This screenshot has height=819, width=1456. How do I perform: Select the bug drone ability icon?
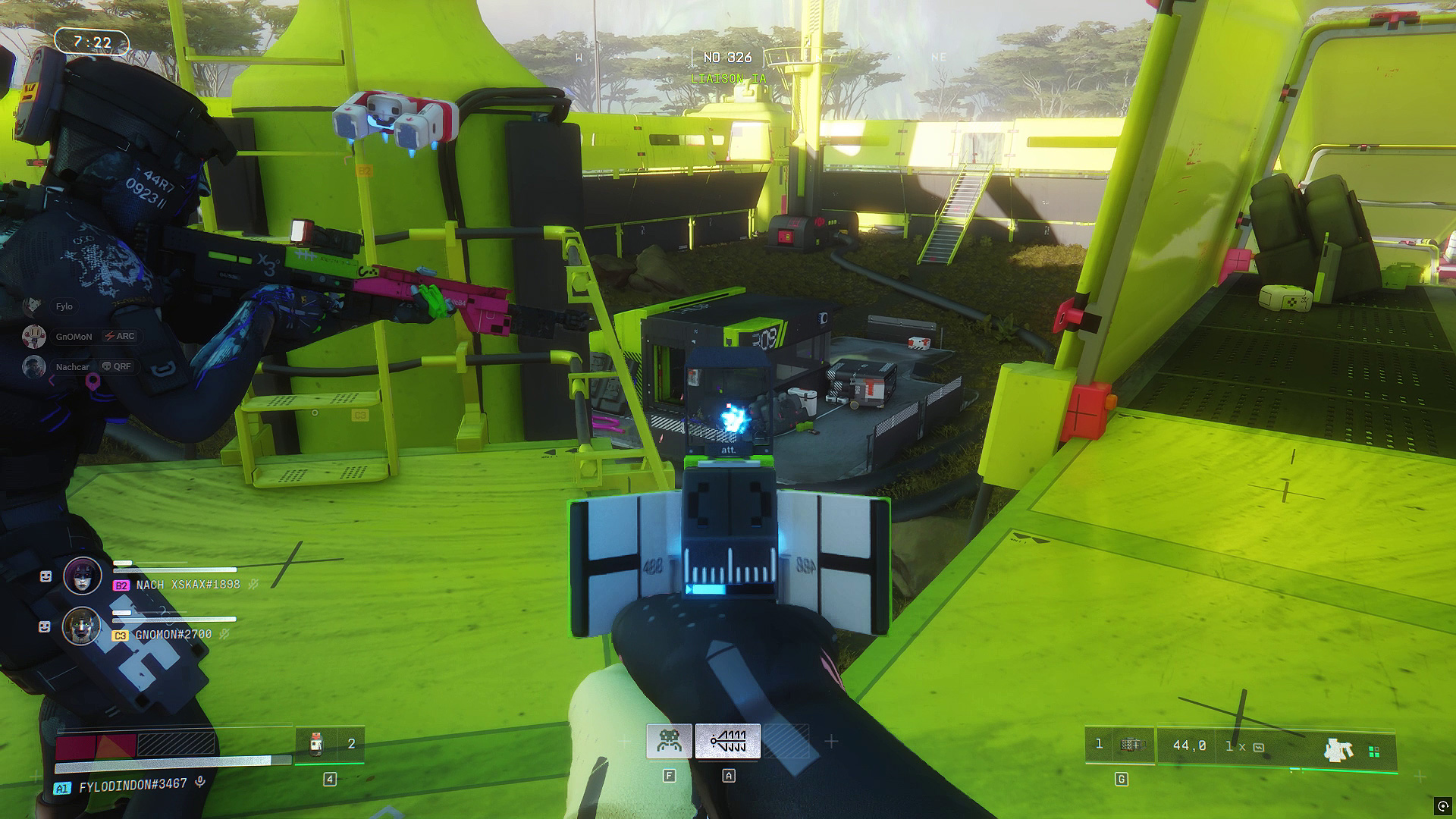click(x=669, y=741)
